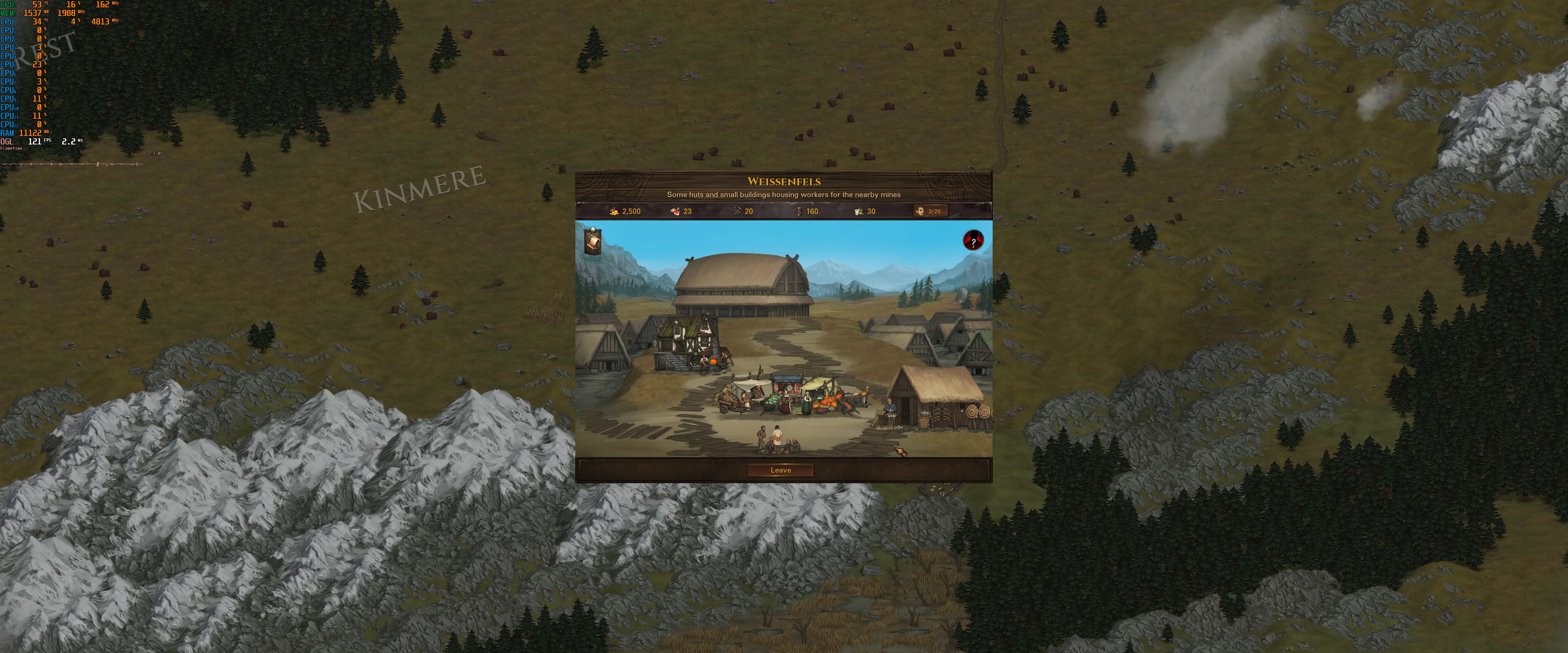Open the company roster showing 3/20
This screenshot has height=653, width=1568.
click(929, 211)
